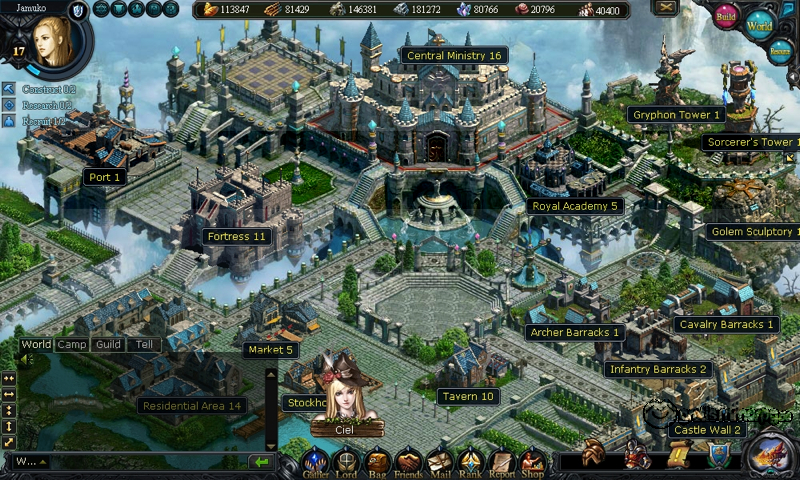Show the Rank leaderboard

click(x=470, y=461)
